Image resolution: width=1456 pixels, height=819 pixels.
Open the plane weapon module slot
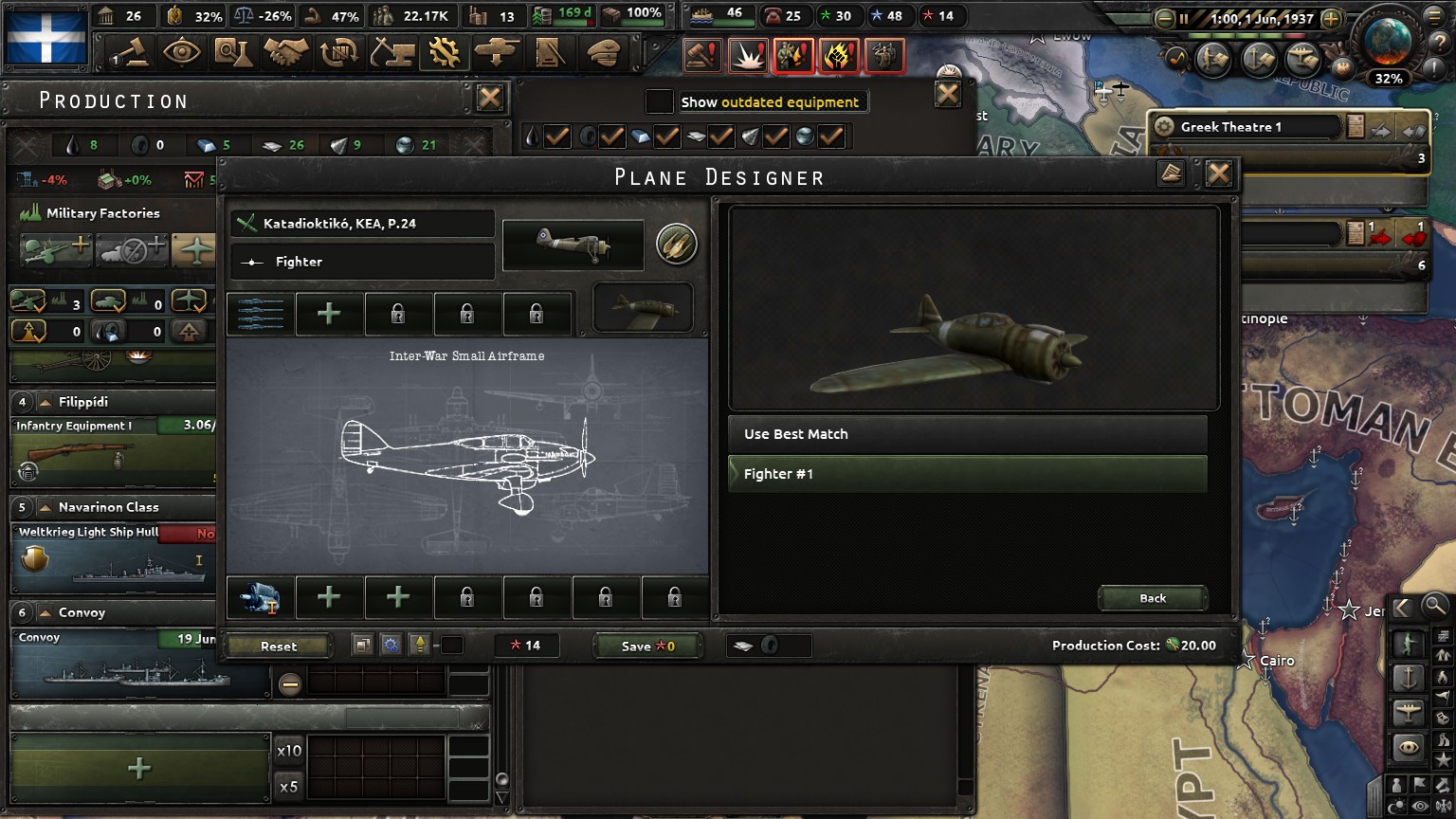(258, 314)
